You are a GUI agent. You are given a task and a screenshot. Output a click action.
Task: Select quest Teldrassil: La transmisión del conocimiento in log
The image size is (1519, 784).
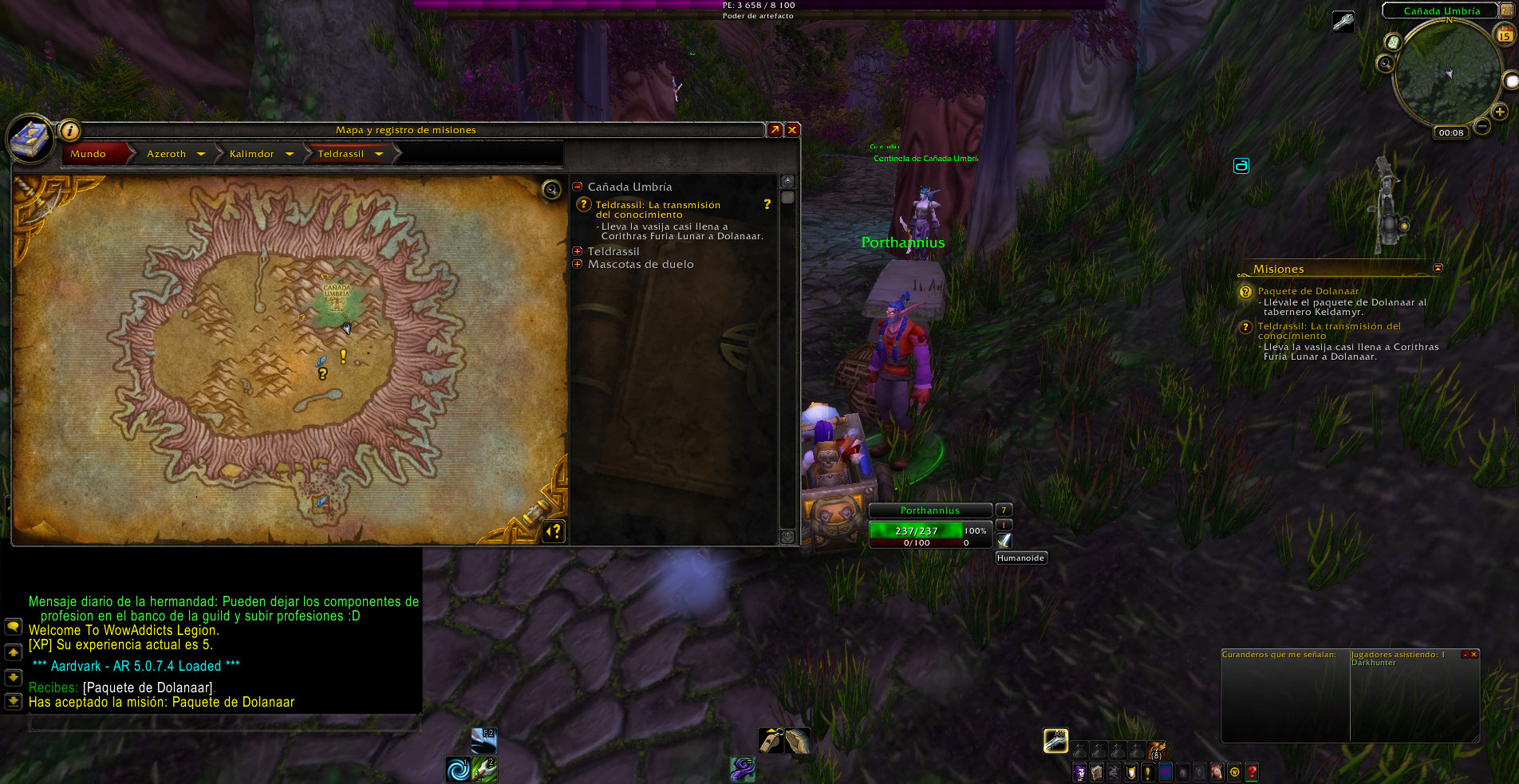point(657,210)
